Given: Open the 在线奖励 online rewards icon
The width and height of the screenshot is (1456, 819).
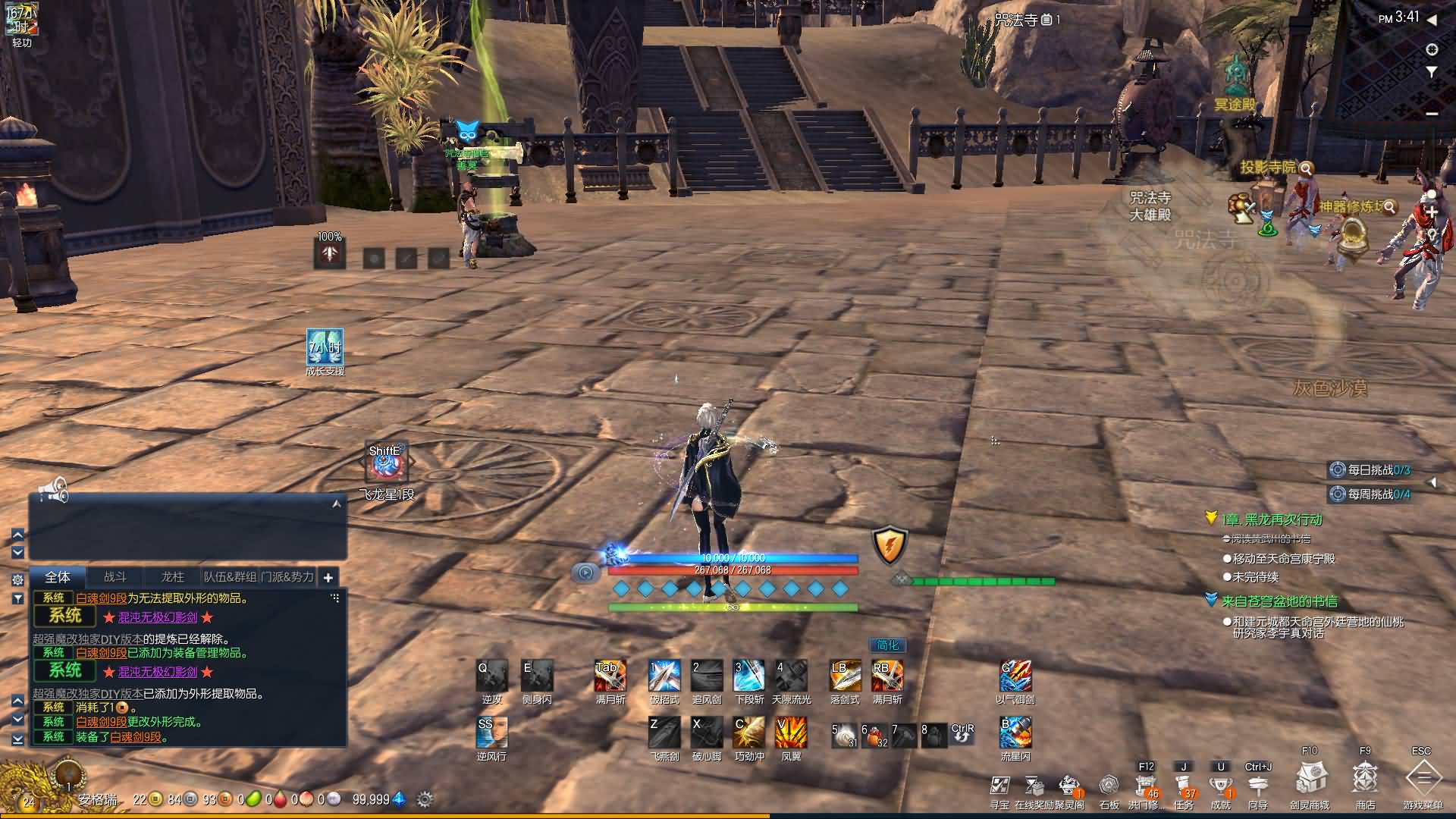Looking at the screenshot, I should pos(1034,785).
